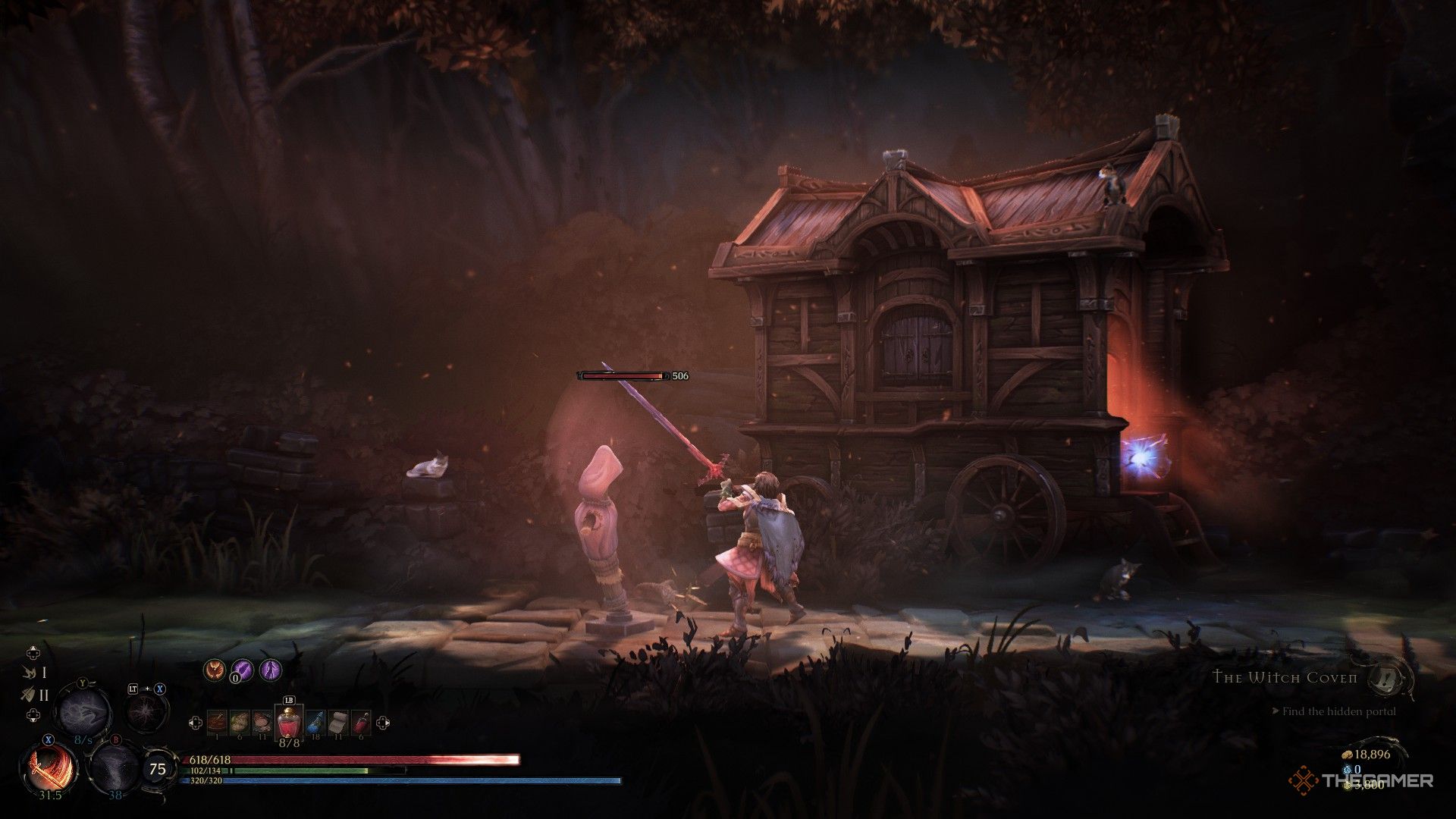Click the dark spark burst skill orb
This screenshot has width=1456, height=819.
(146, 711)
